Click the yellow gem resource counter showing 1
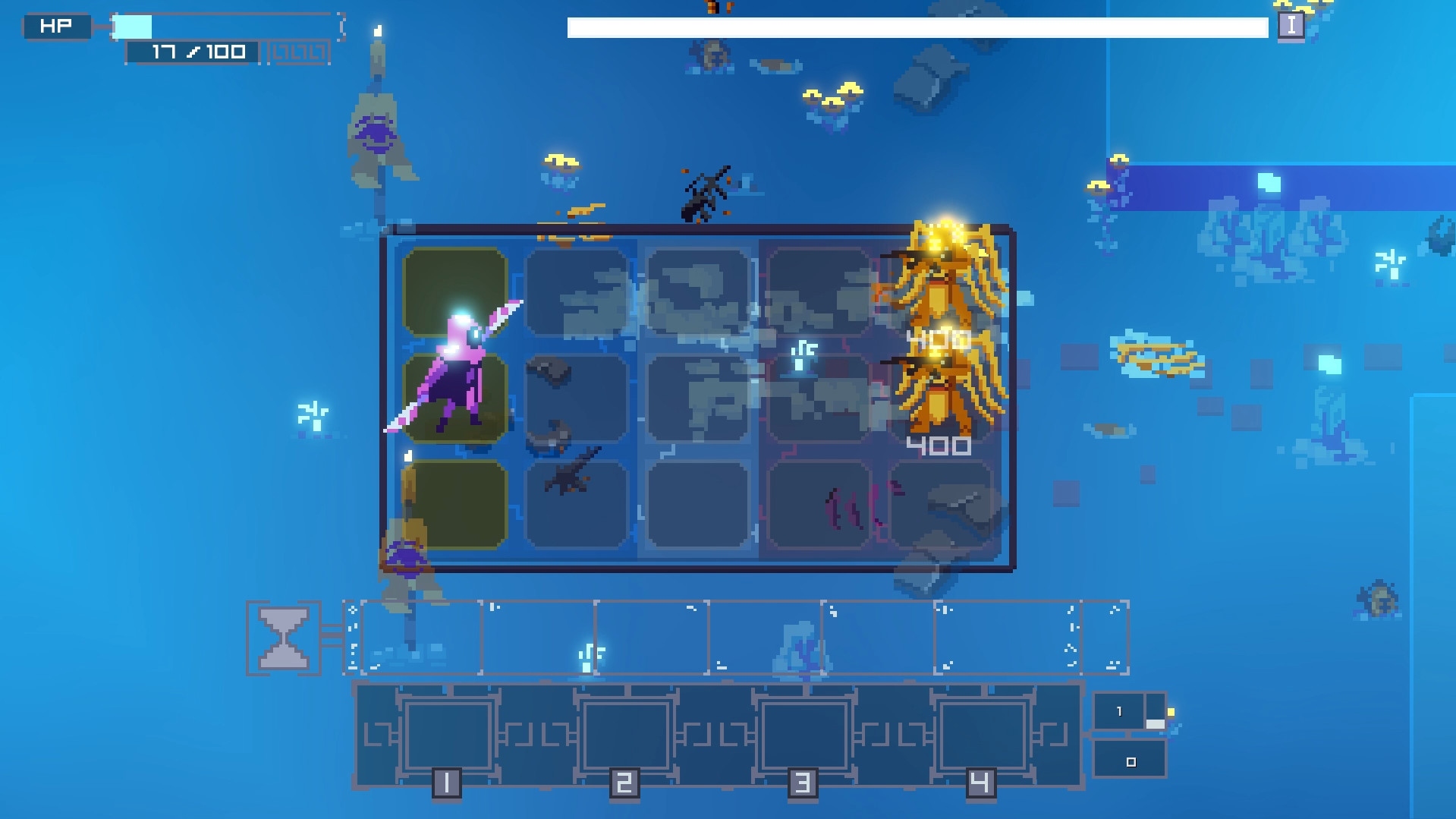 pyautogui.click(x=1121, y=710)
